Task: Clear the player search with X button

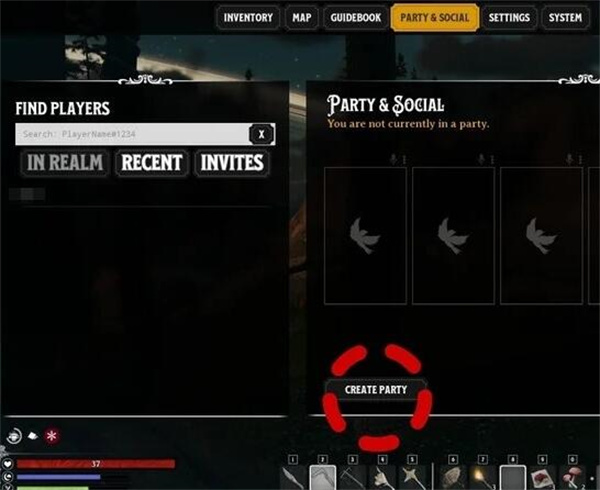Action: [261, 134]
